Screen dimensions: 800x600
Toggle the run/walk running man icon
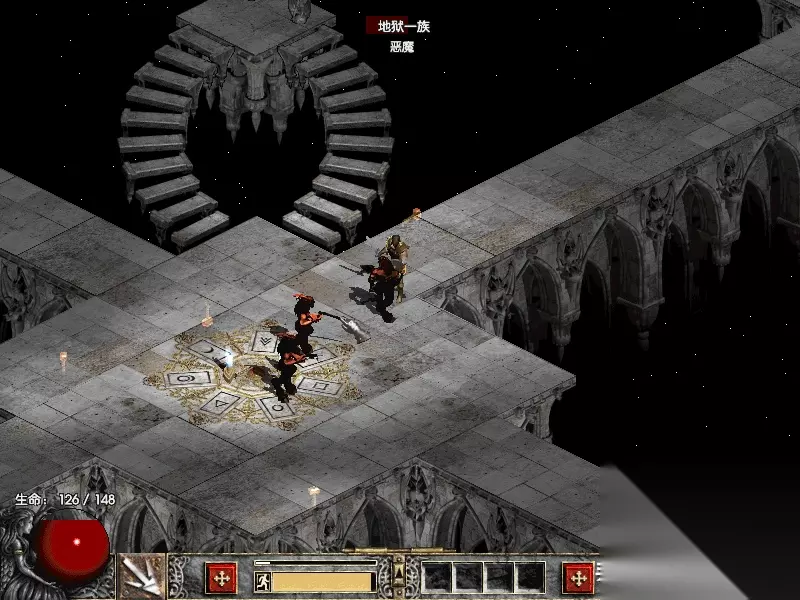click(x=262, y=580)
